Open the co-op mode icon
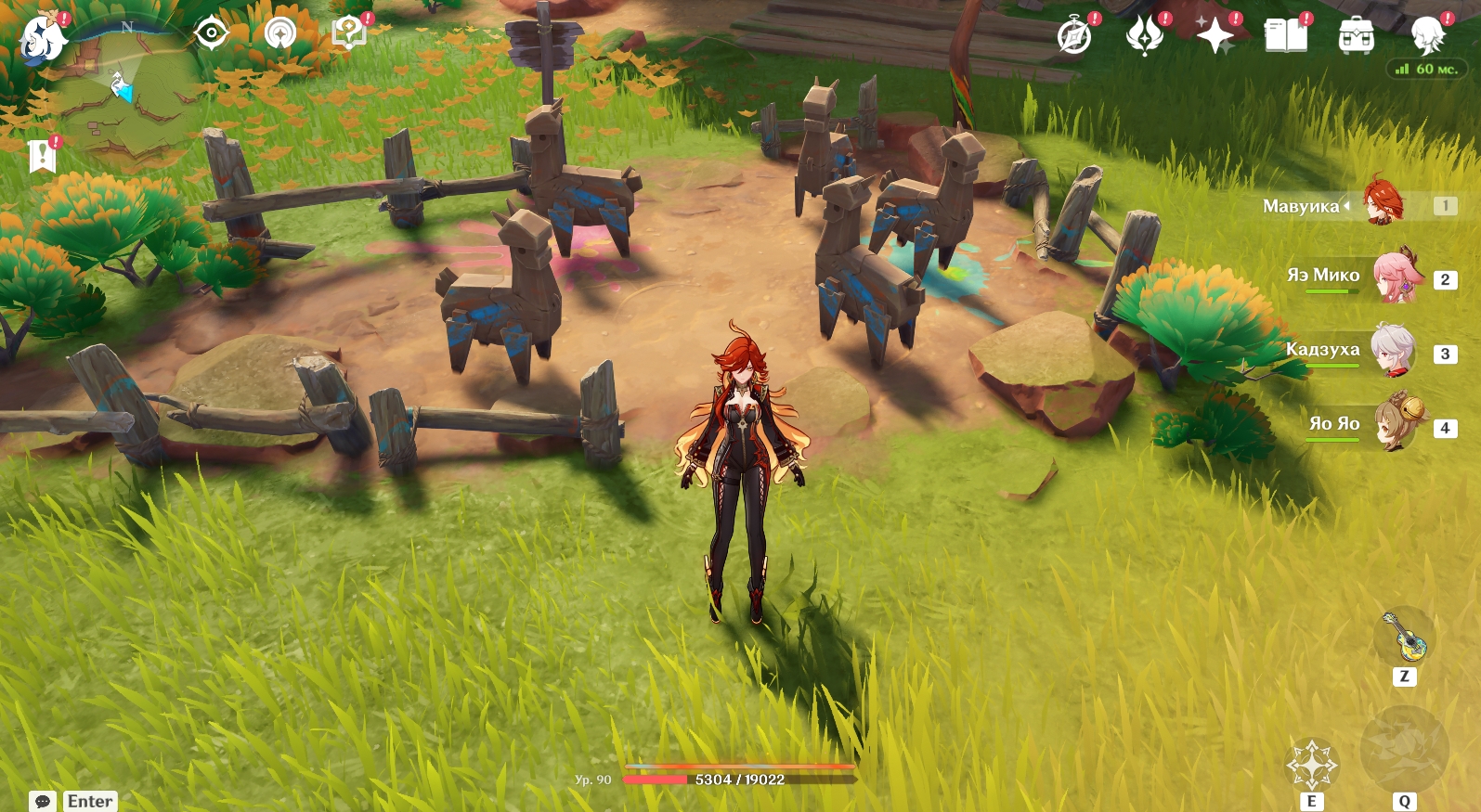1481x812 pixels. (279, 34)
